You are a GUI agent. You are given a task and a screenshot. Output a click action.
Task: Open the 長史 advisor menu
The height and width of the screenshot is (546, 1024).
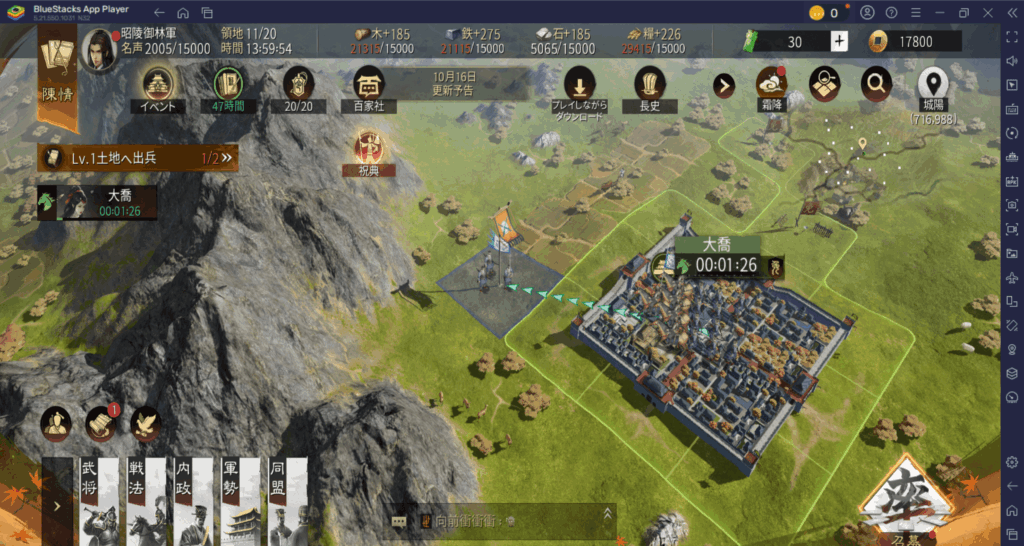point(650,86)
